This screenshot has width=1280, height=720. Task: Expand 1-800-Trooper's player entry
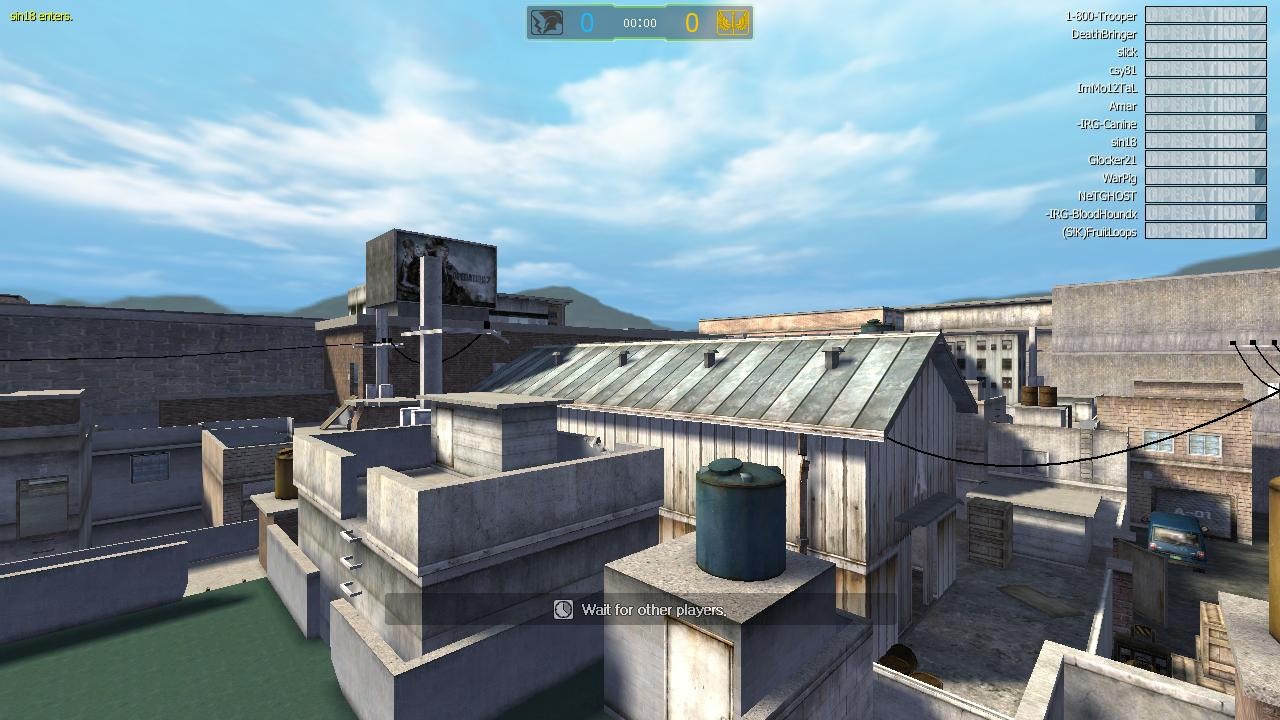coord(1100,16)
